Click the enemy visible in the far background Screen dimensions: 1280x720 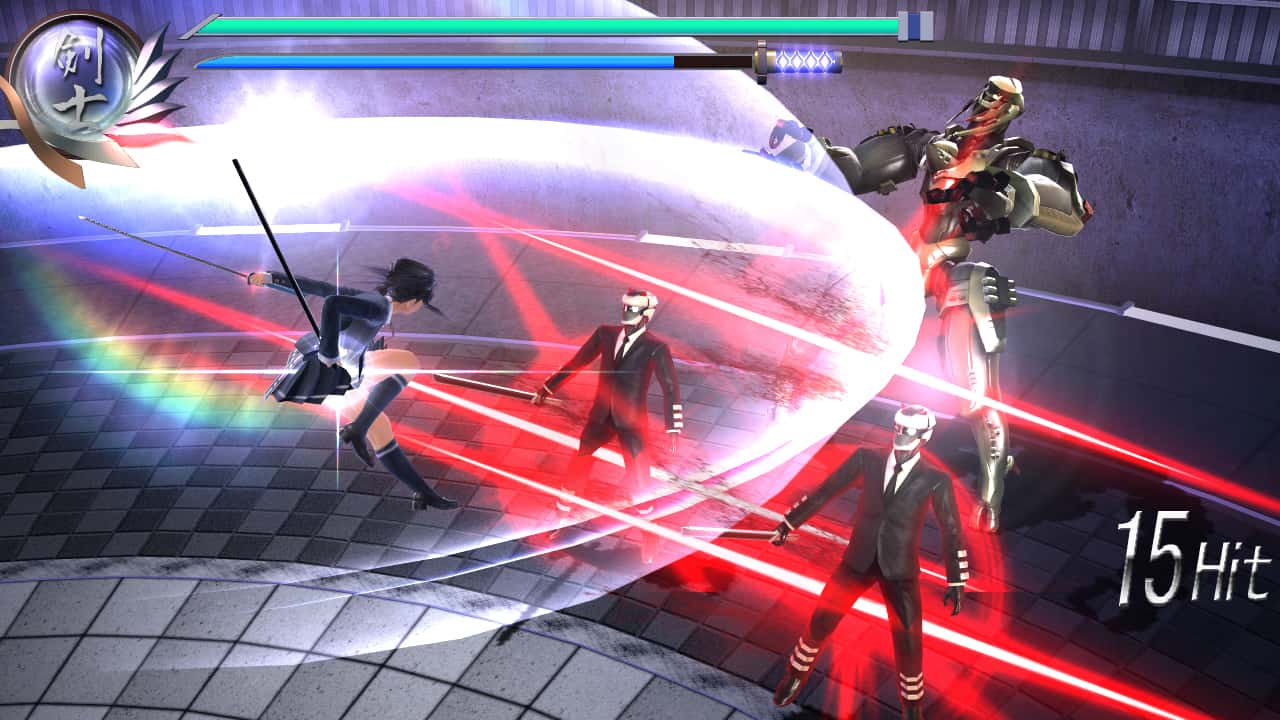point(790,140)
